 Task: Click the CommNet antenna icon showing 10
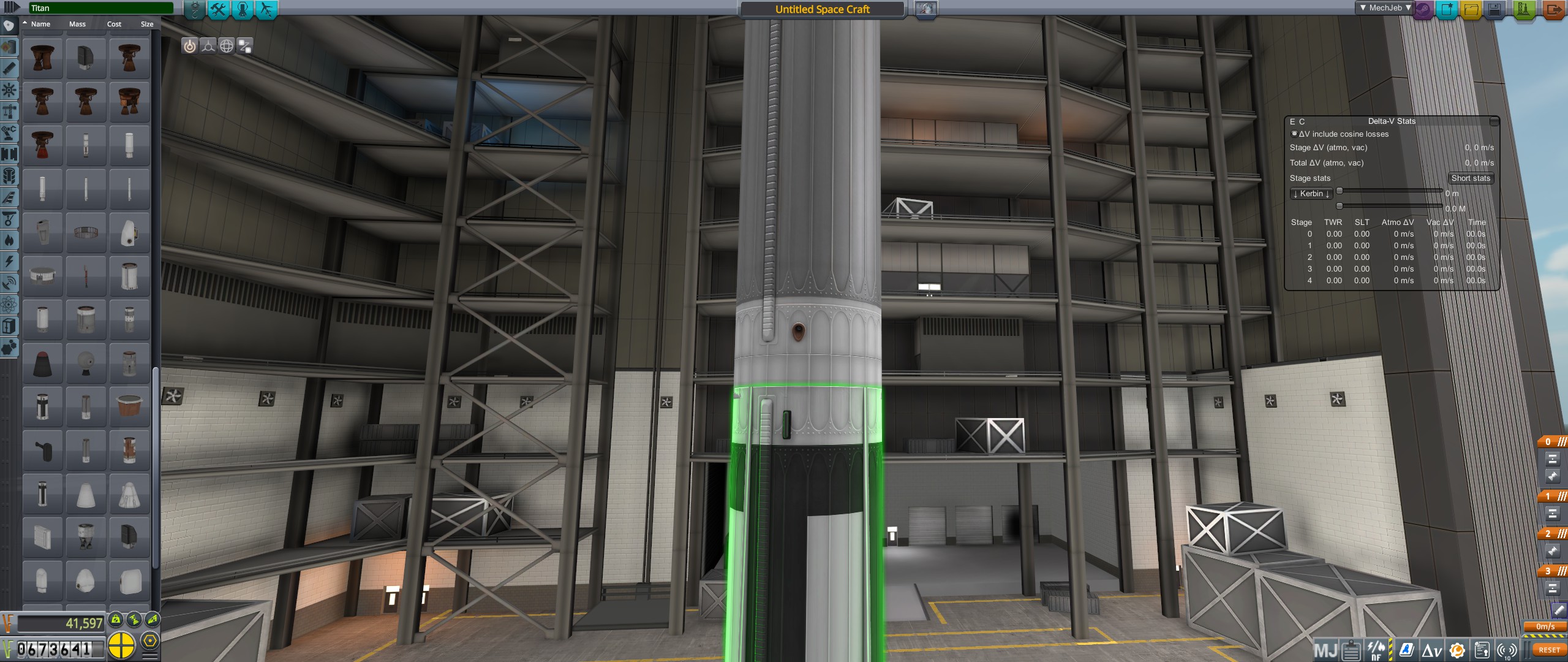(x=1507, y=650)
